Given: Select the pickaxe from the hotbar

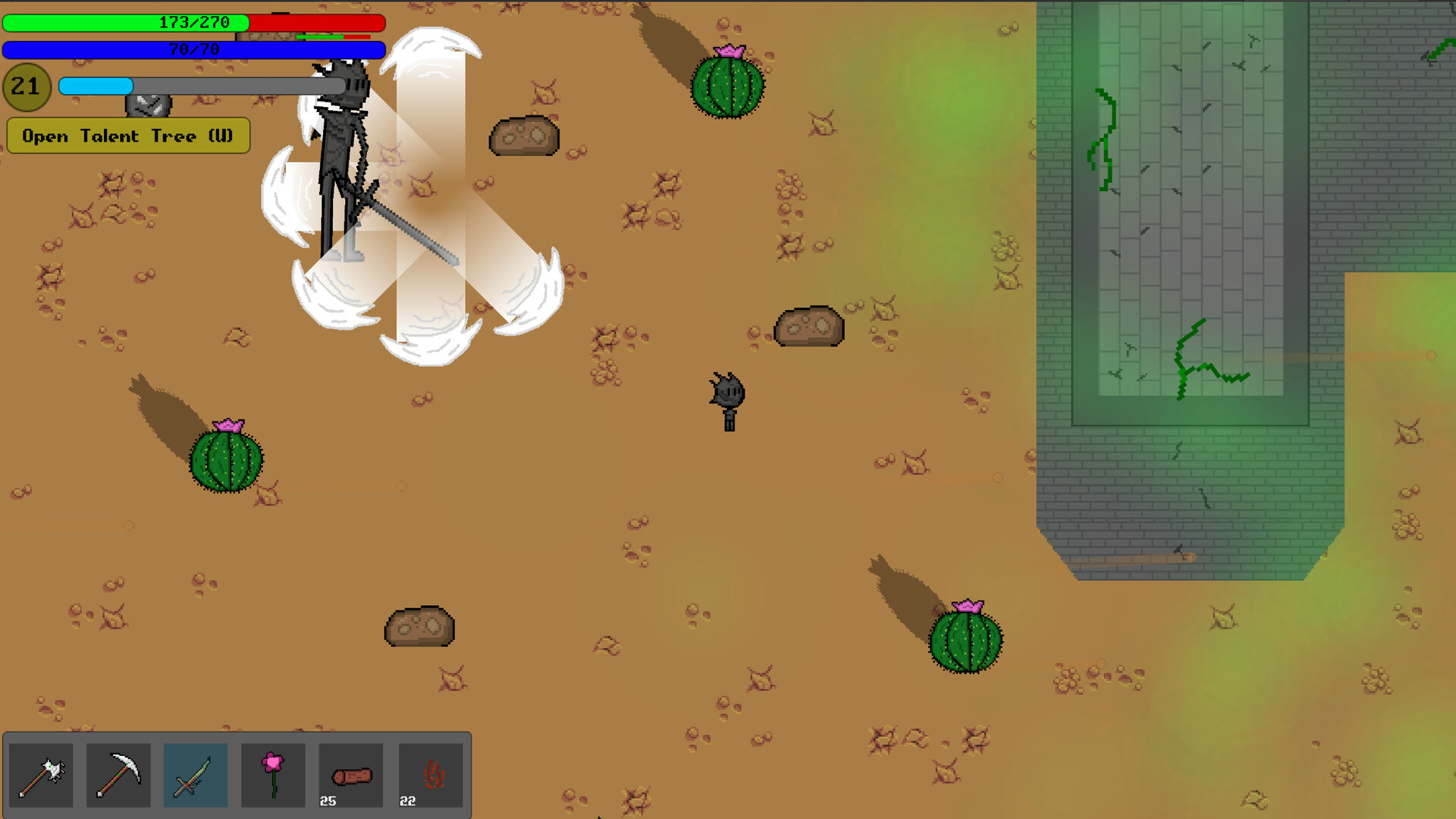Looking at the screenshot, I should click(x=118, y=775).
